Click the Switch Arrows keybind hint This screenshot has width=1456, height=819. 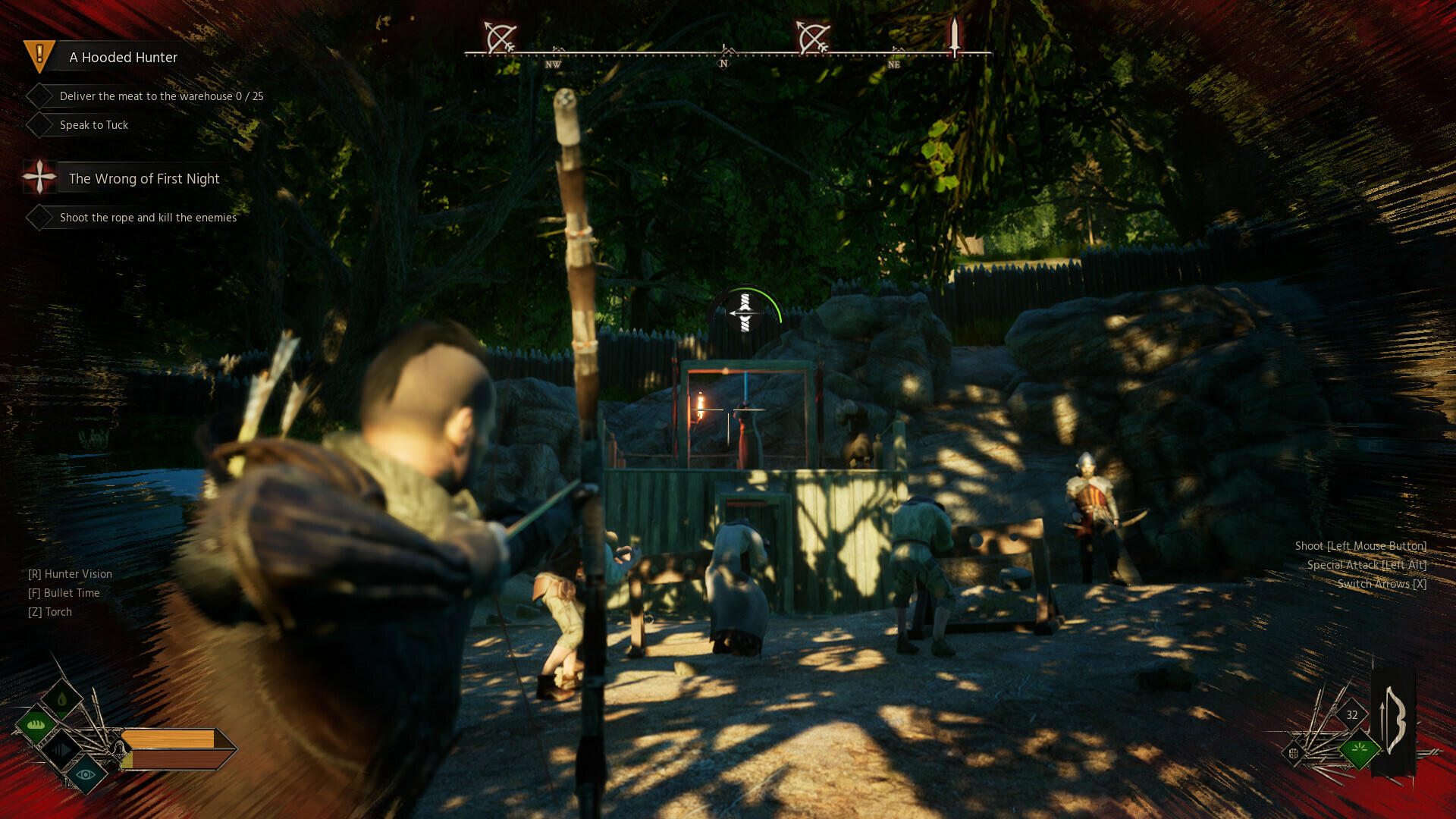click(1381, 585)
